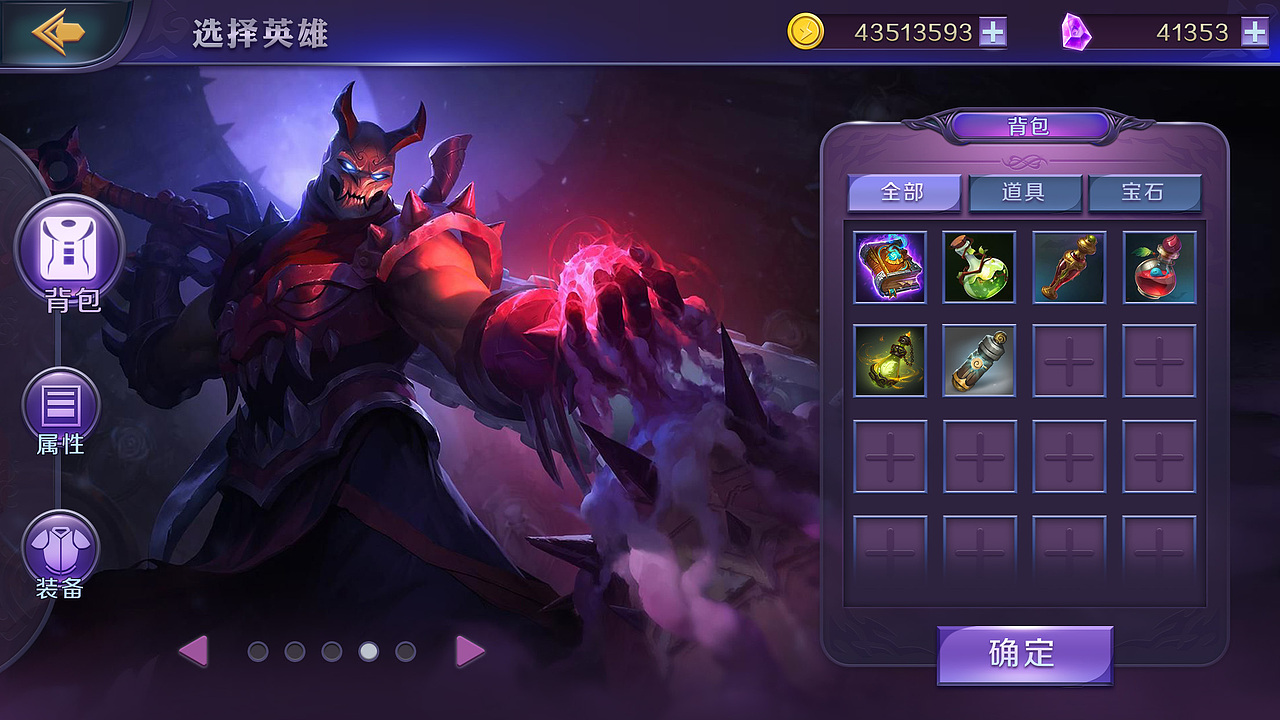Select the red dual-vial potion item
The image size is (1280, 720).
tap(1159, 267)
